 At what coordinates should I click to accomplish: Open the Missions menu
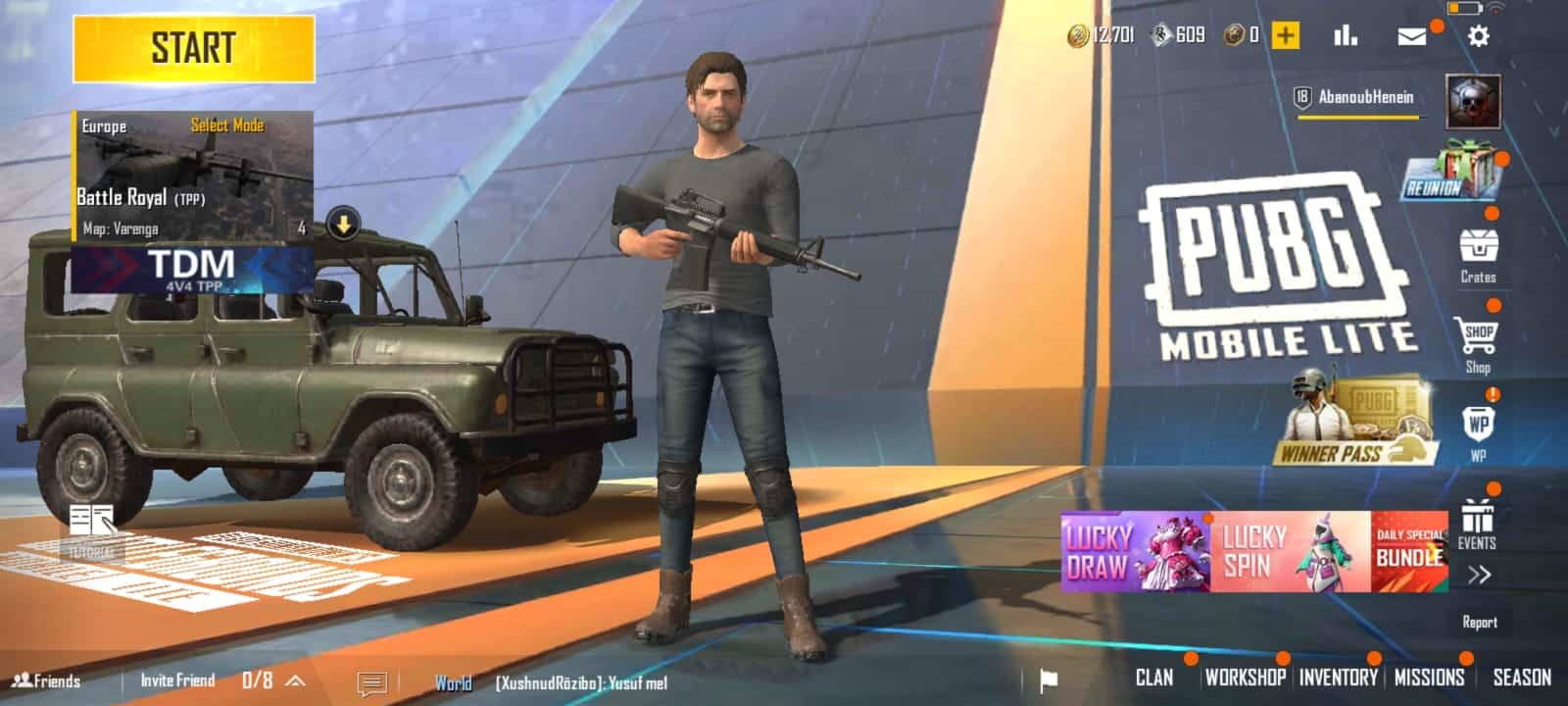coord(1429,678)
